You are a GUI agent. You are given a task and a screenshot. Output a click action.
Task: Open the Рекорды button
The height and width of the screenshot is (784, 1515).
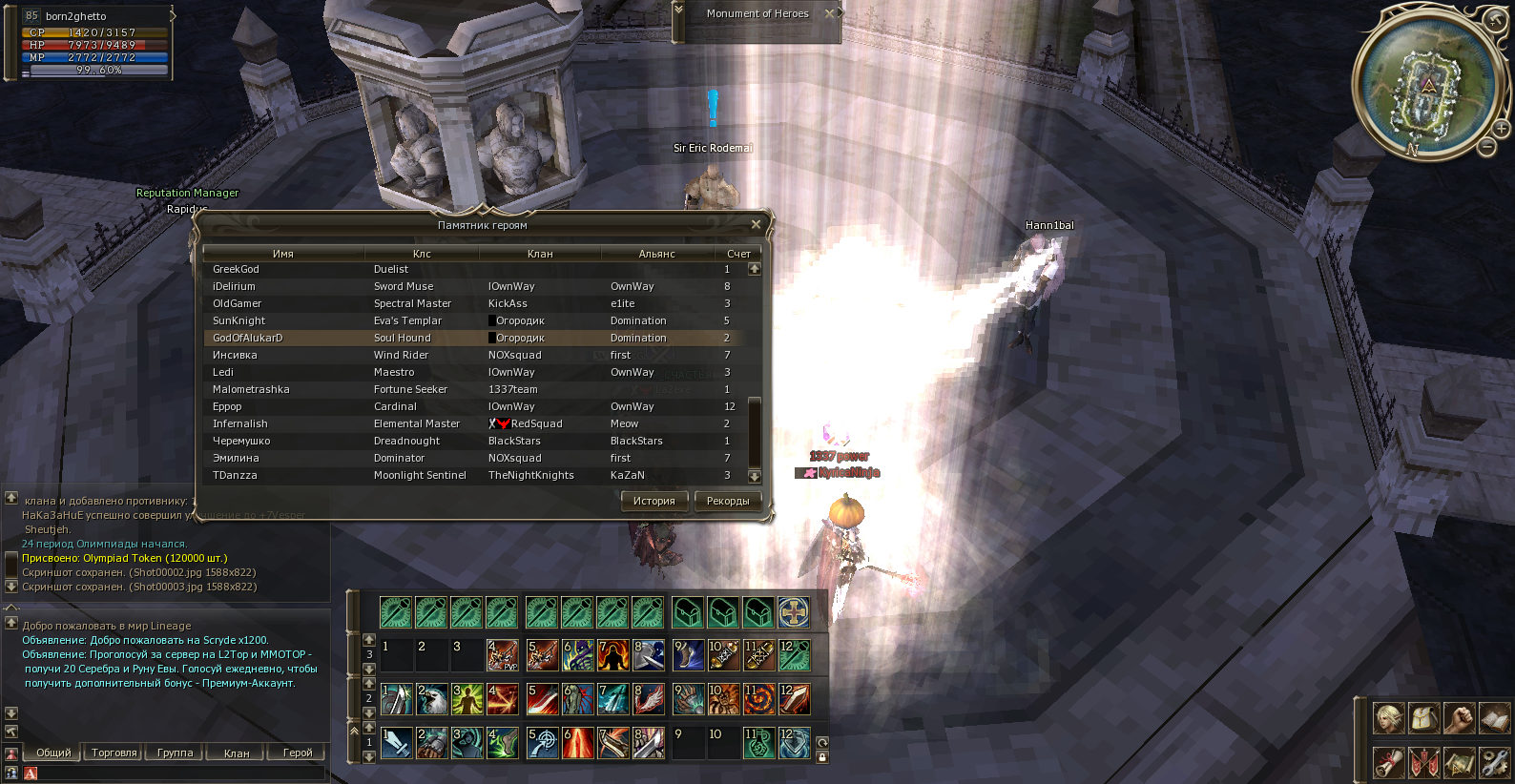pyautogui.click(x=728, y=501)
